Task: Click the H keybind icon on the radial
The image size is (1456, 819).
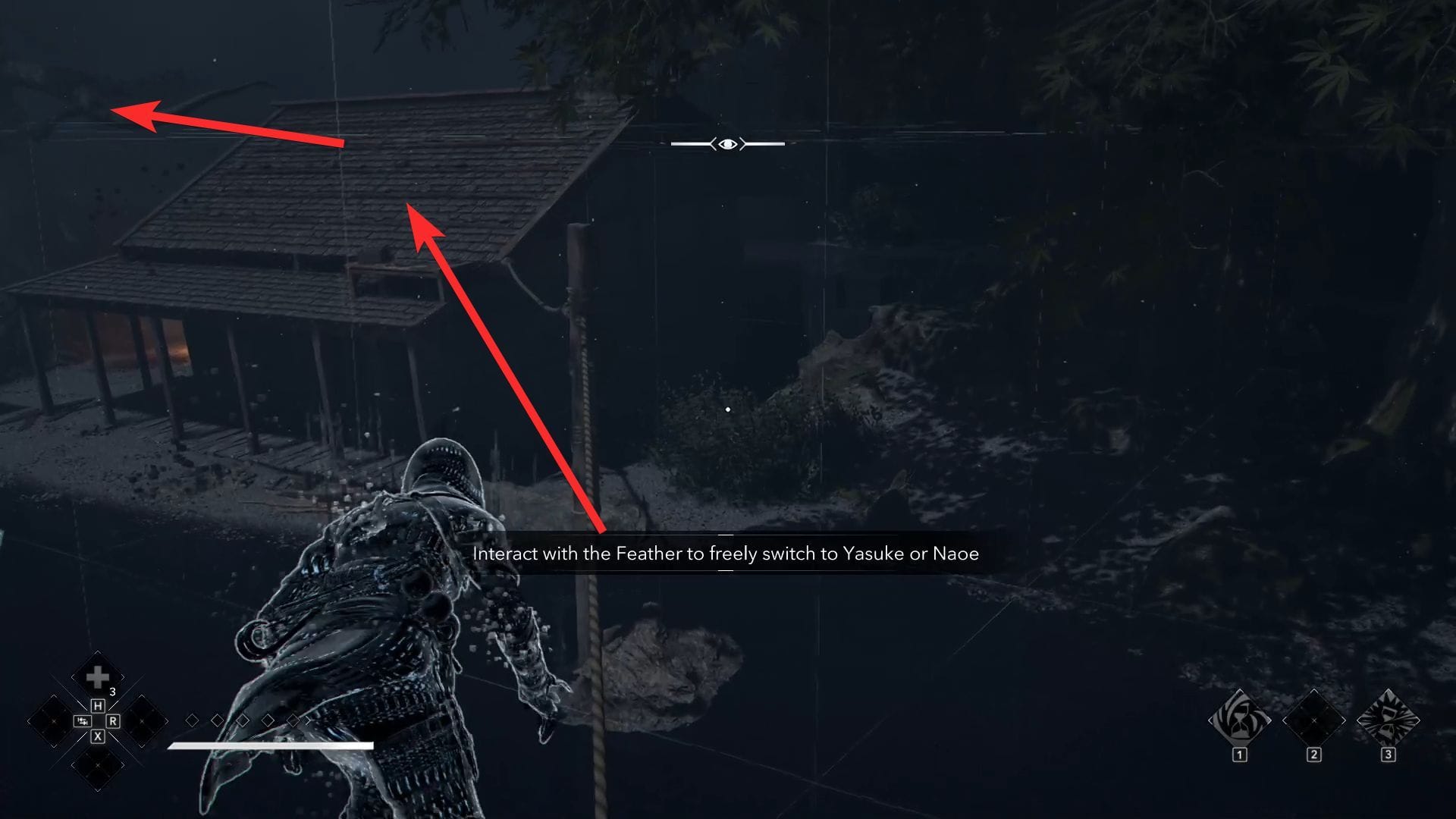Action: click(x=97, y=706)
